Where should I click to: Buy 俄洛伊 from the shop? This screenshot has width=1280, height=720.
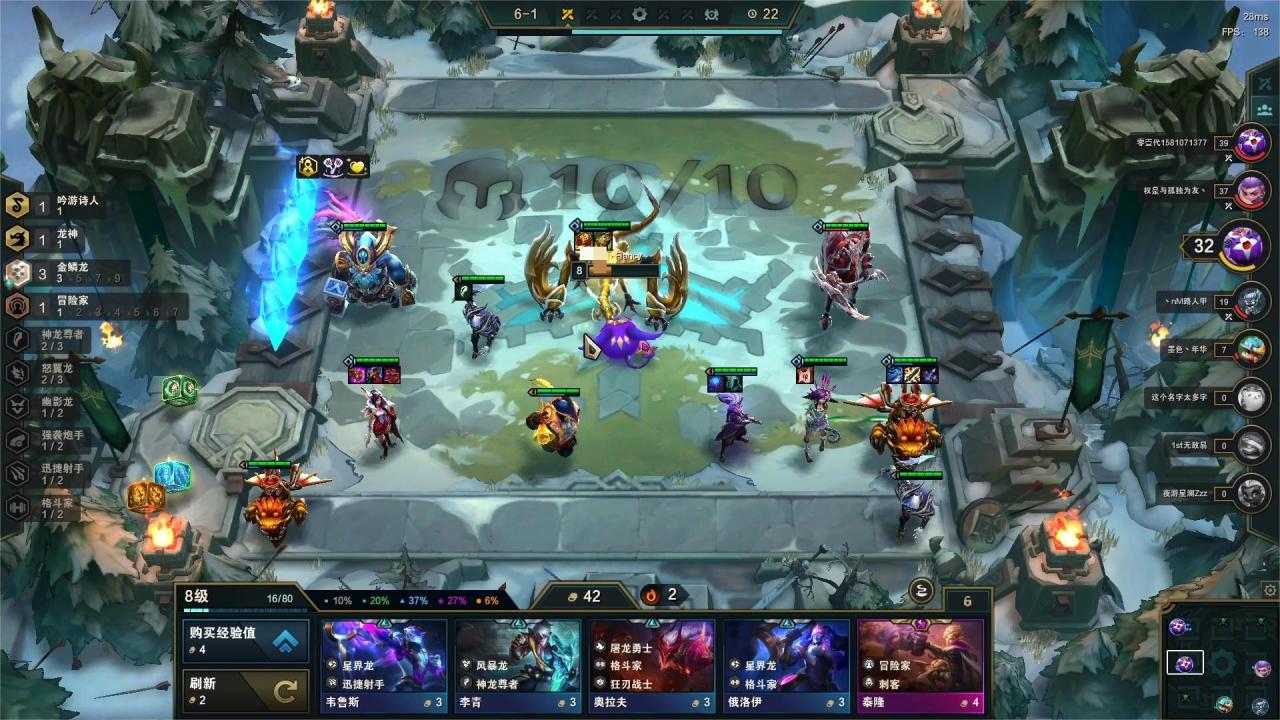786,665
